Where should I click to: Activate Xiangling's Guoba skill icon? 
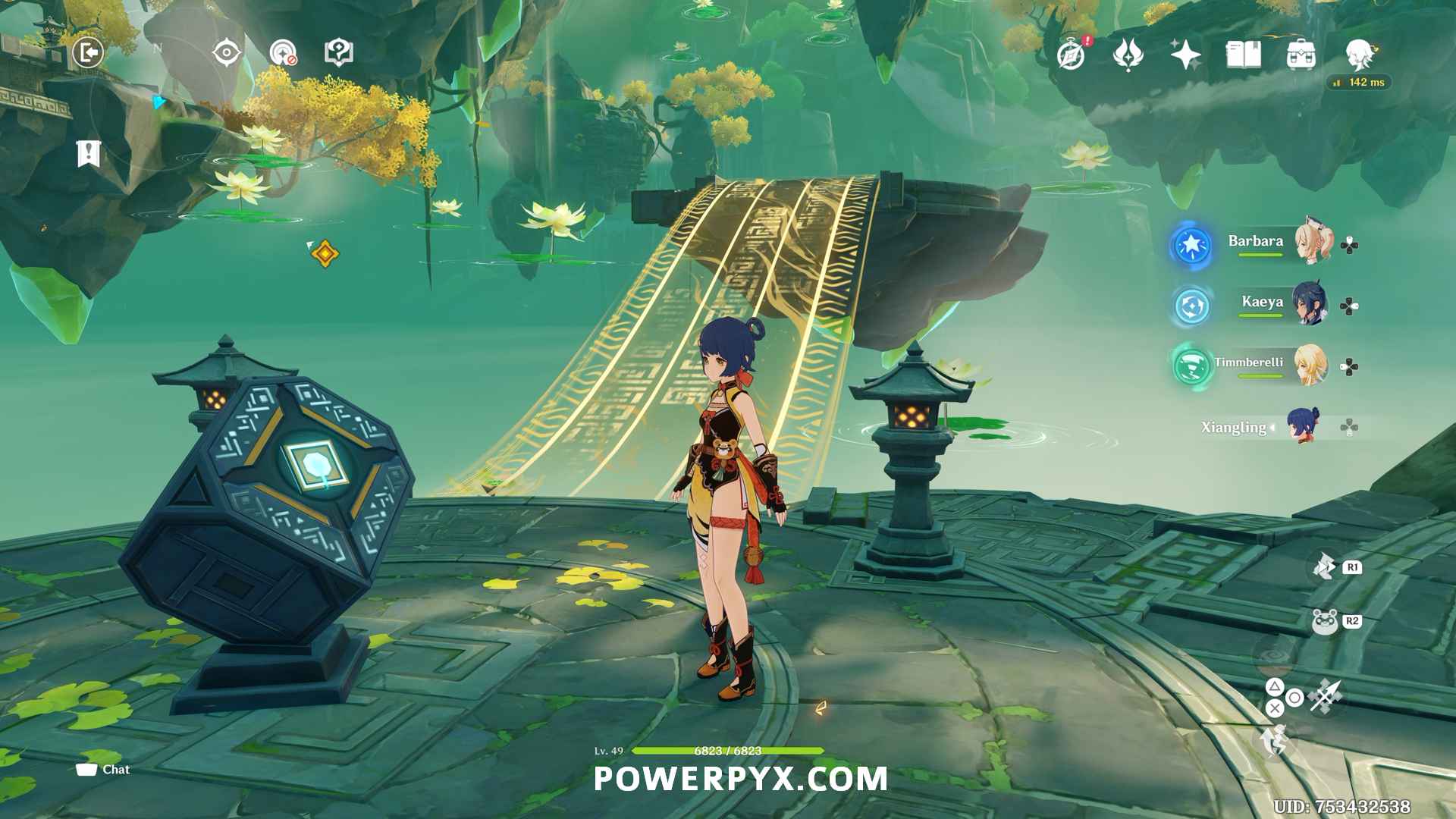click(1325, 622)
